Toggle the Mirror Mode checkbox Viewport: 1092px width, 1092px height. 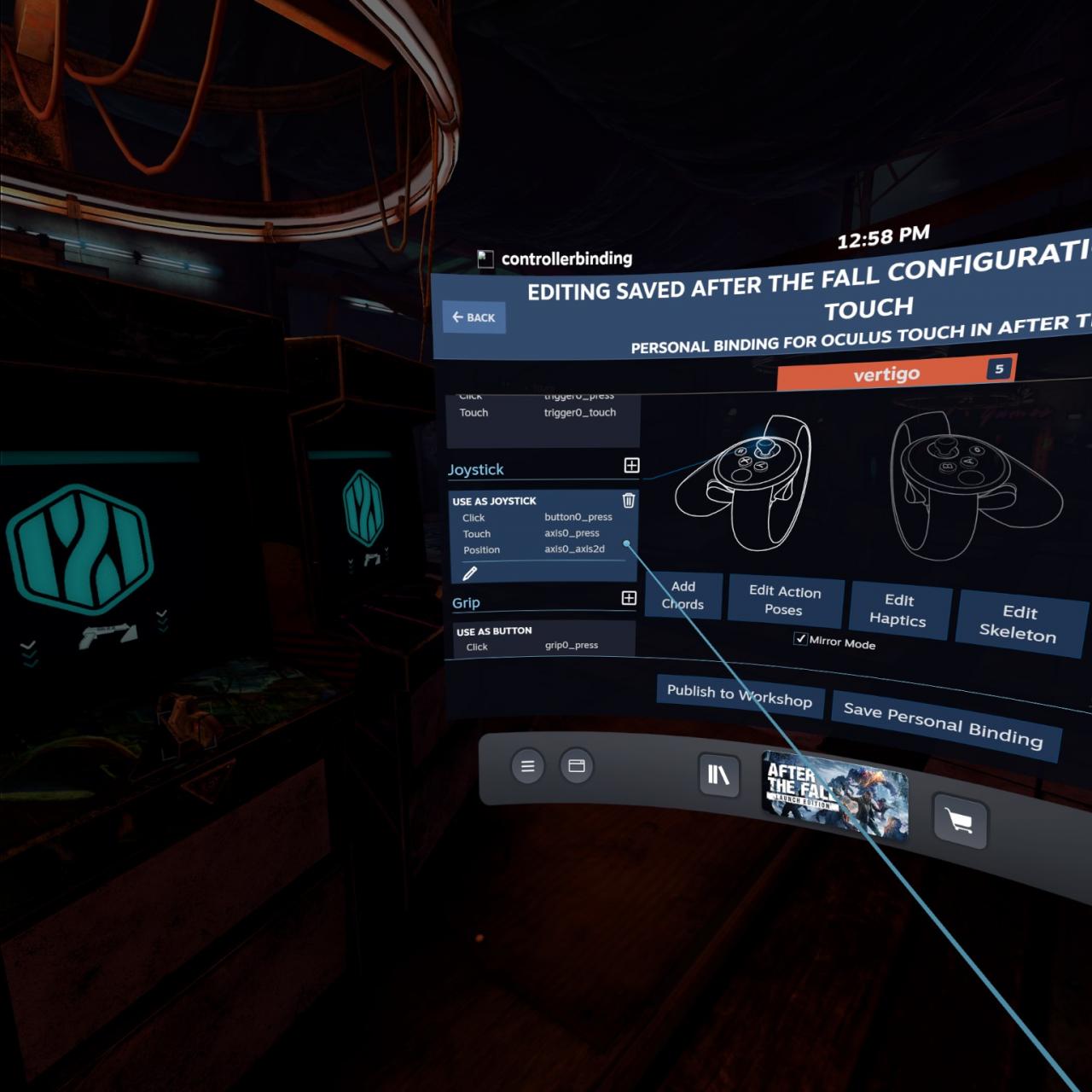(x=800, y=639)
